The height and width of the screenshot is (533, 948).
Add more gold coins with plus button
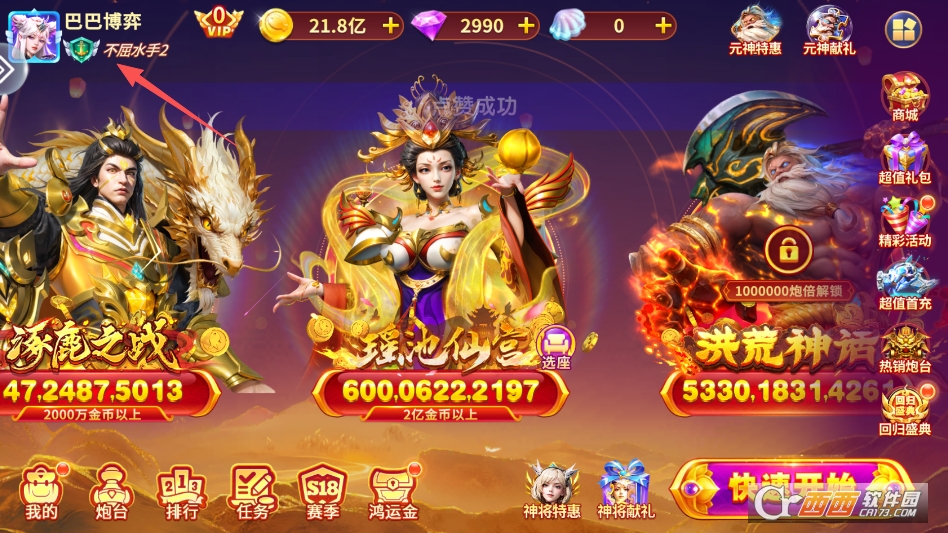[390, 26]
